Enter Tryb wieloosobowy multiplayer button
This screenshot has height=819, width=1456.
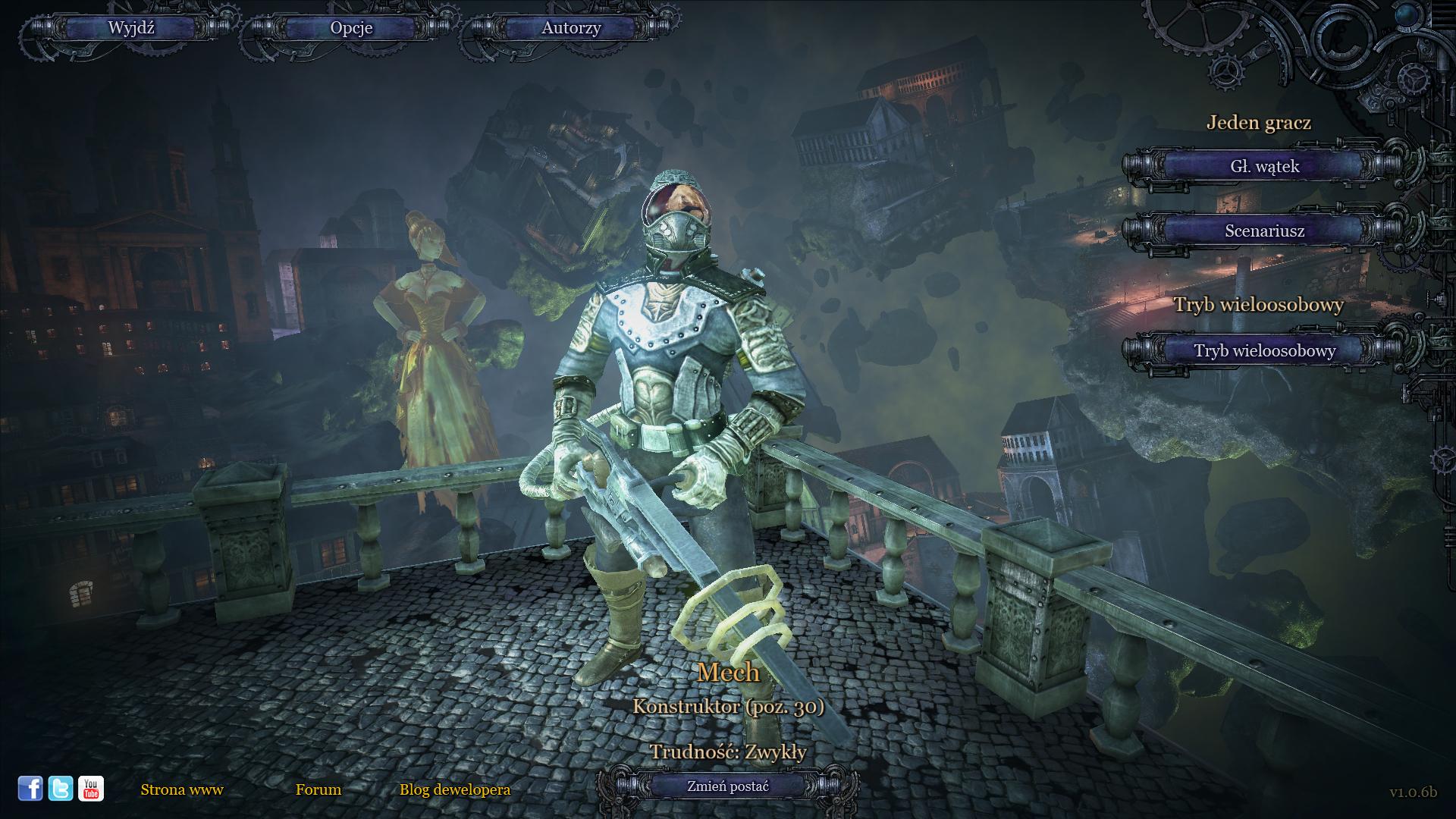tap(1264, 350)
